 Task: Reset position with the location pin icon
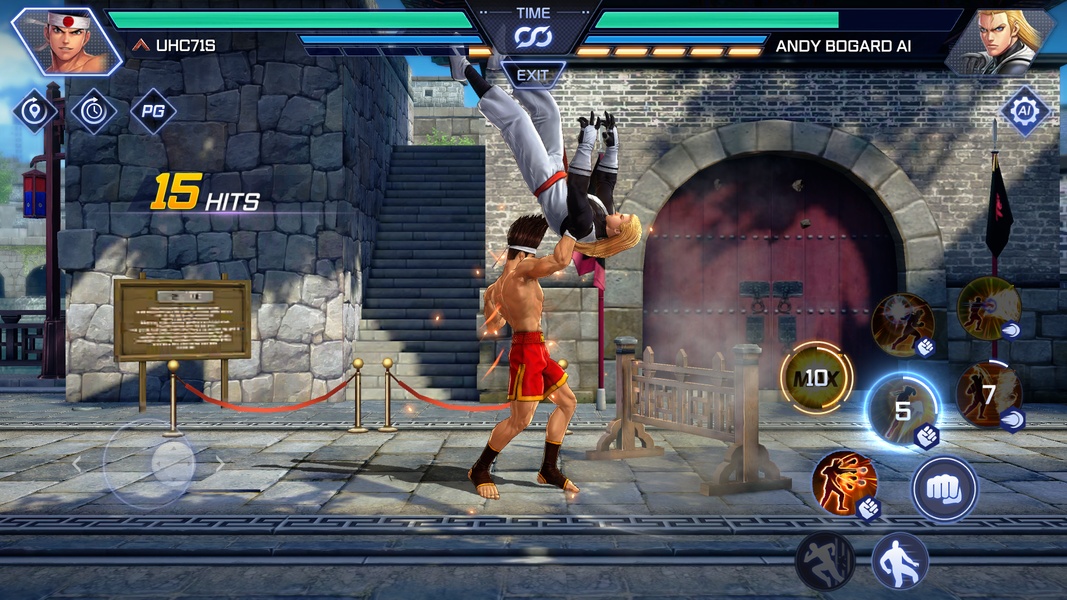pos(34,111)
